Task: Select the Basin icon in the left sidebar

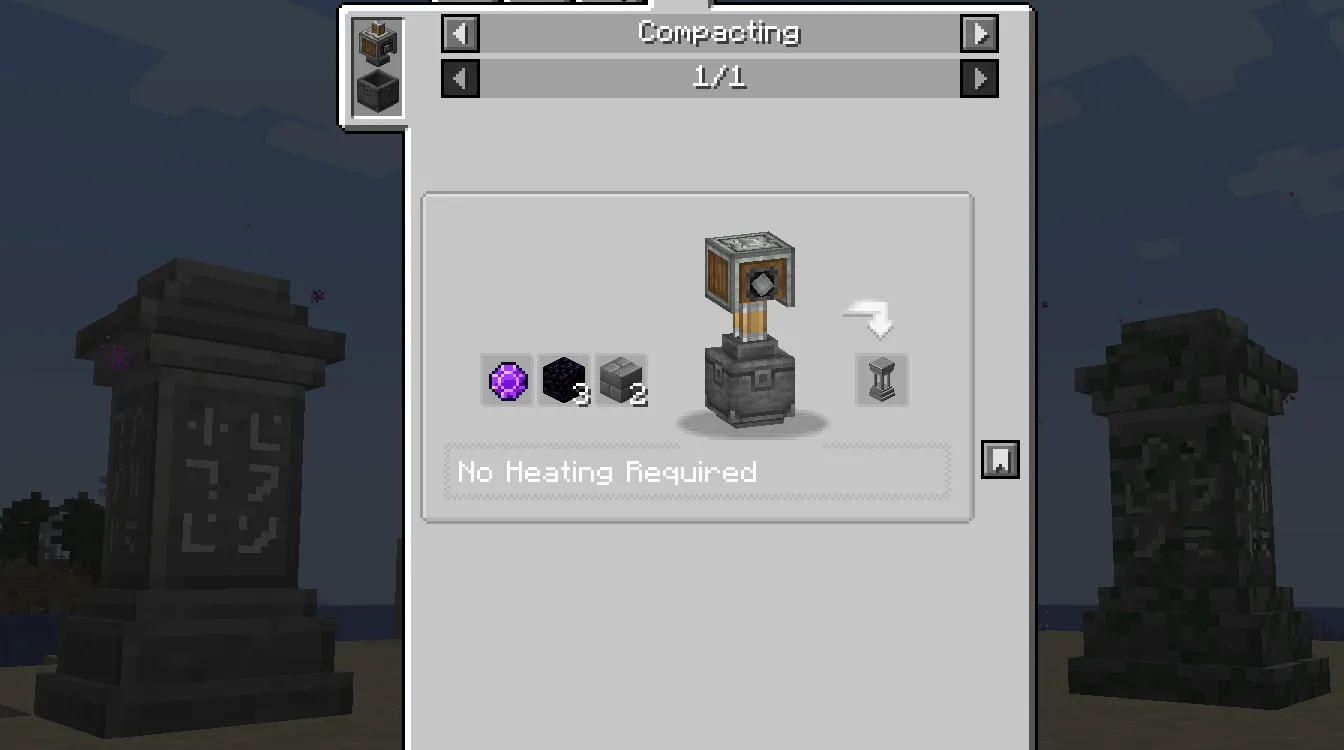Action: coord(377,92)
